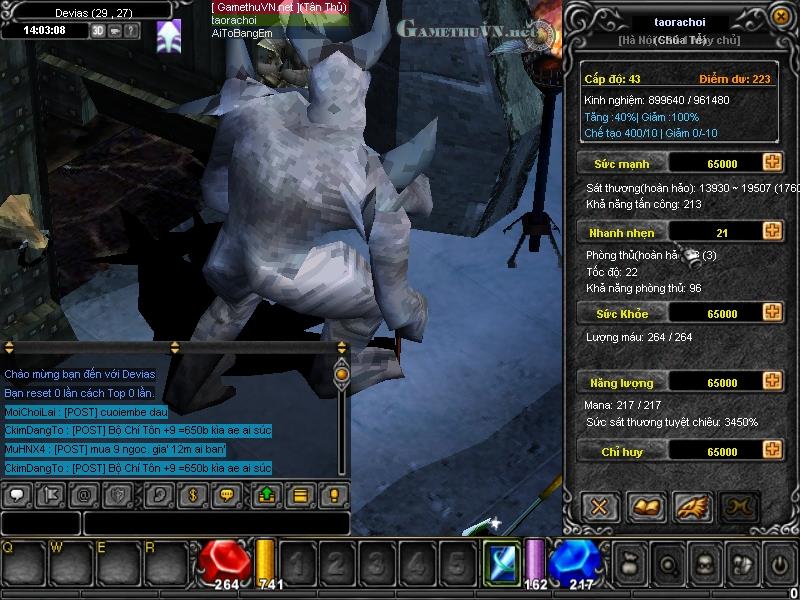Increase the Nhanh nhẹn stat by one
Viewport: 800px width, 600px height.
(771, 232)
